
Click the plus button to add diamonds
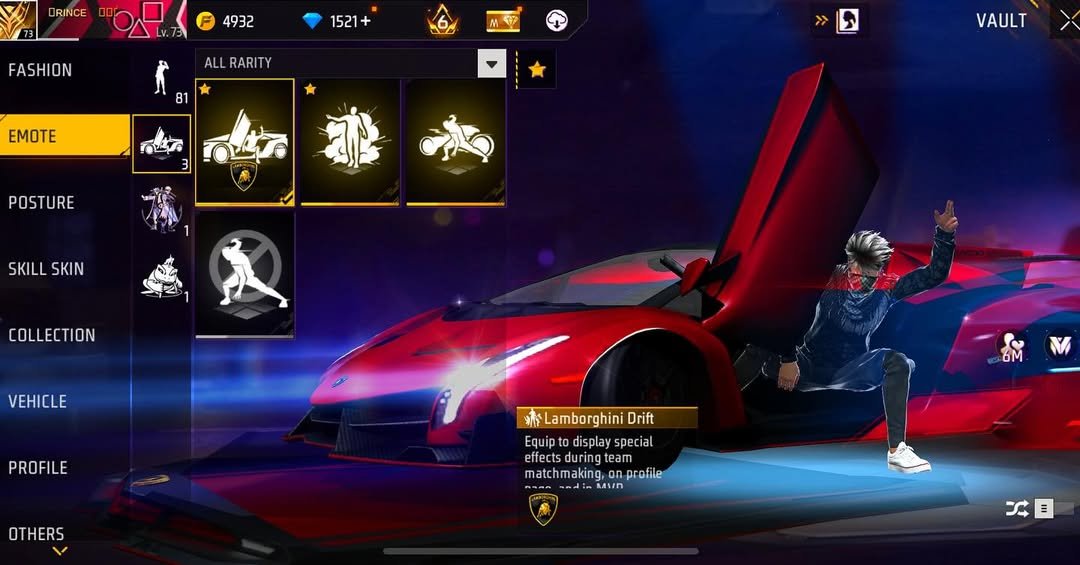coord(365,21)
